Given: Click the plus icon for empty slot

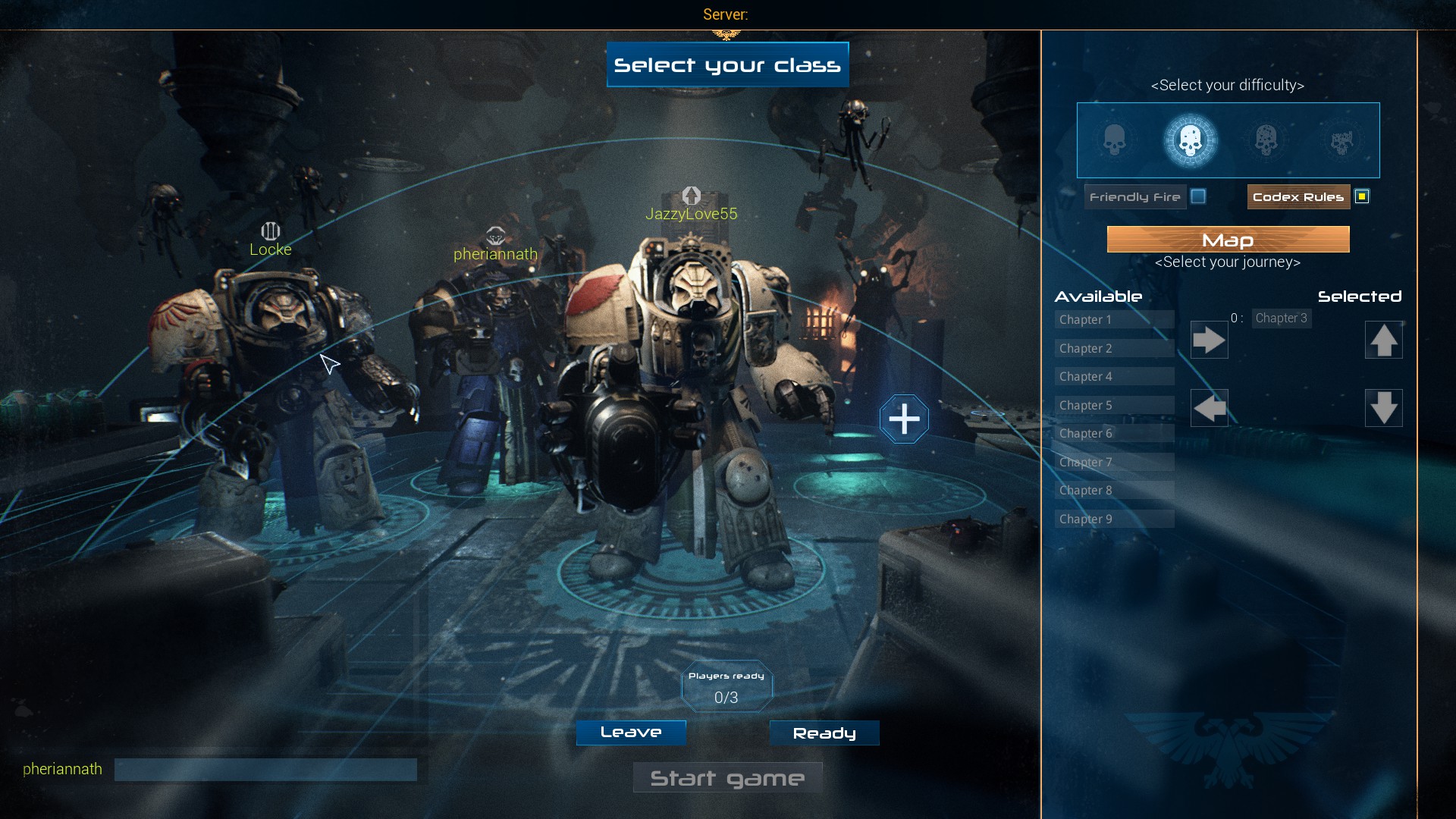Looking at the screenshot, I should coord(904,419).
